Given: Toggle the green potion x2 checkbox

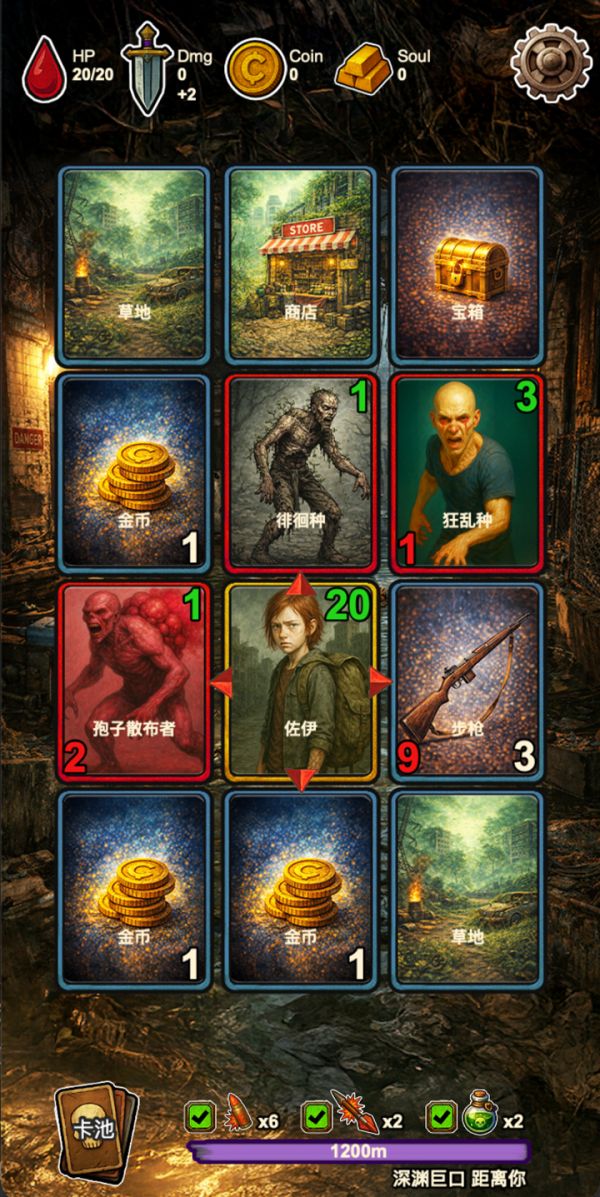Looking at the screenshot, I should [439, 1120].
